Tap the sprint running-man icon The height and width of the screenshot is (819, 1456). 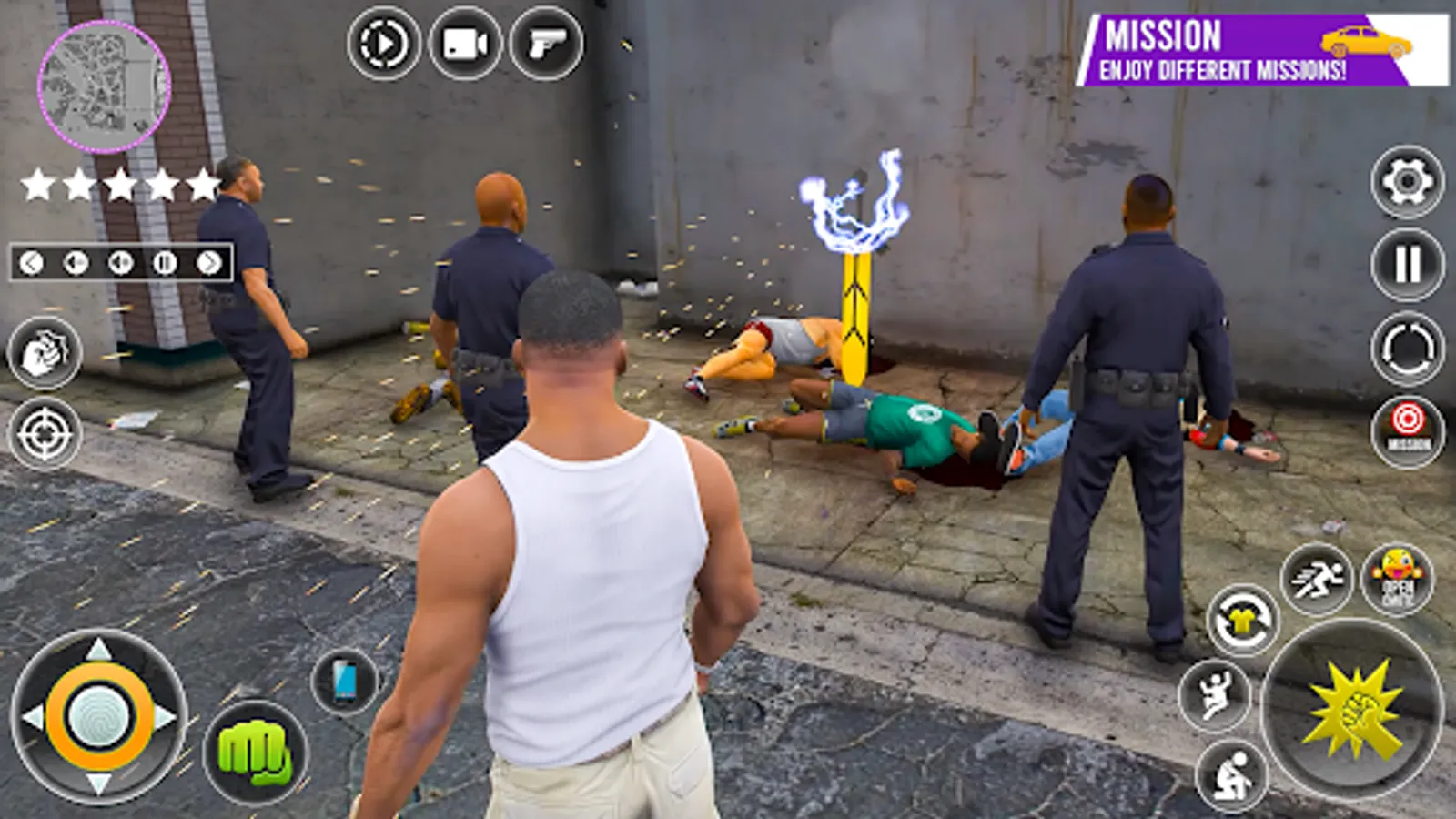[1319, 576]
